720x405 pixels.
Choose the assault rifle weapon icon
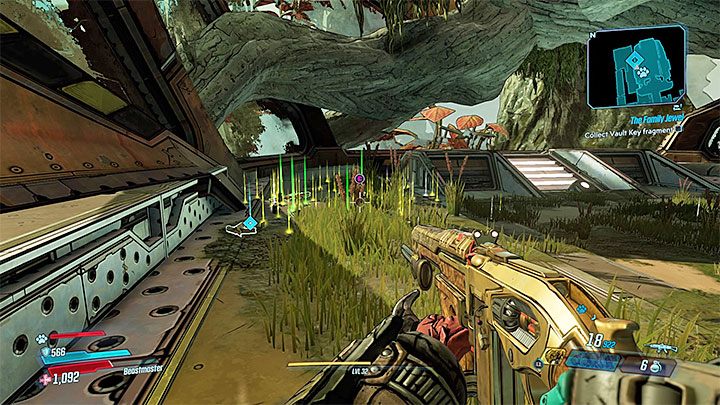664,349
